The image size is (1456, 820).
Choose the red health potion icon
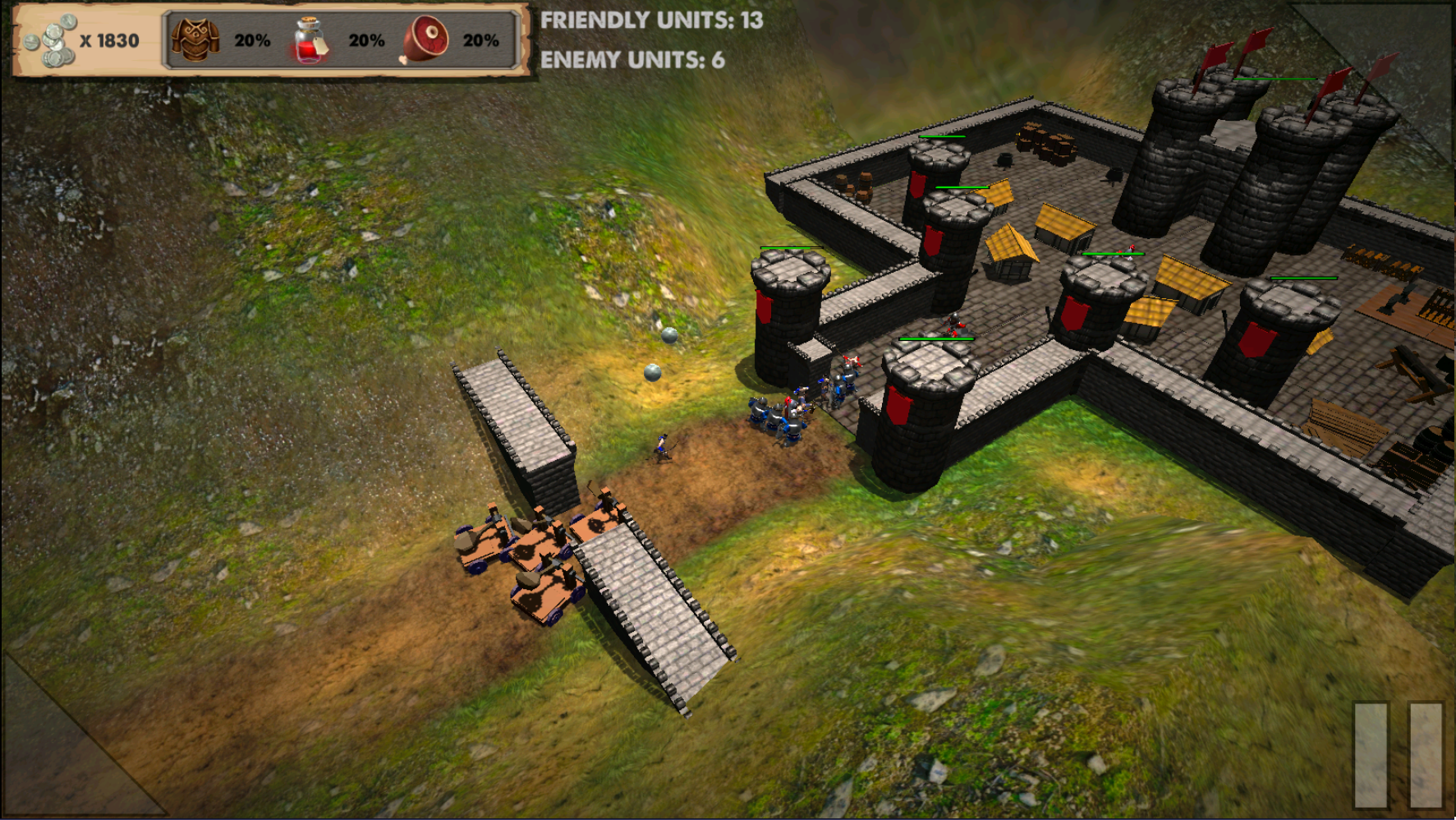[x=310, y=41]
